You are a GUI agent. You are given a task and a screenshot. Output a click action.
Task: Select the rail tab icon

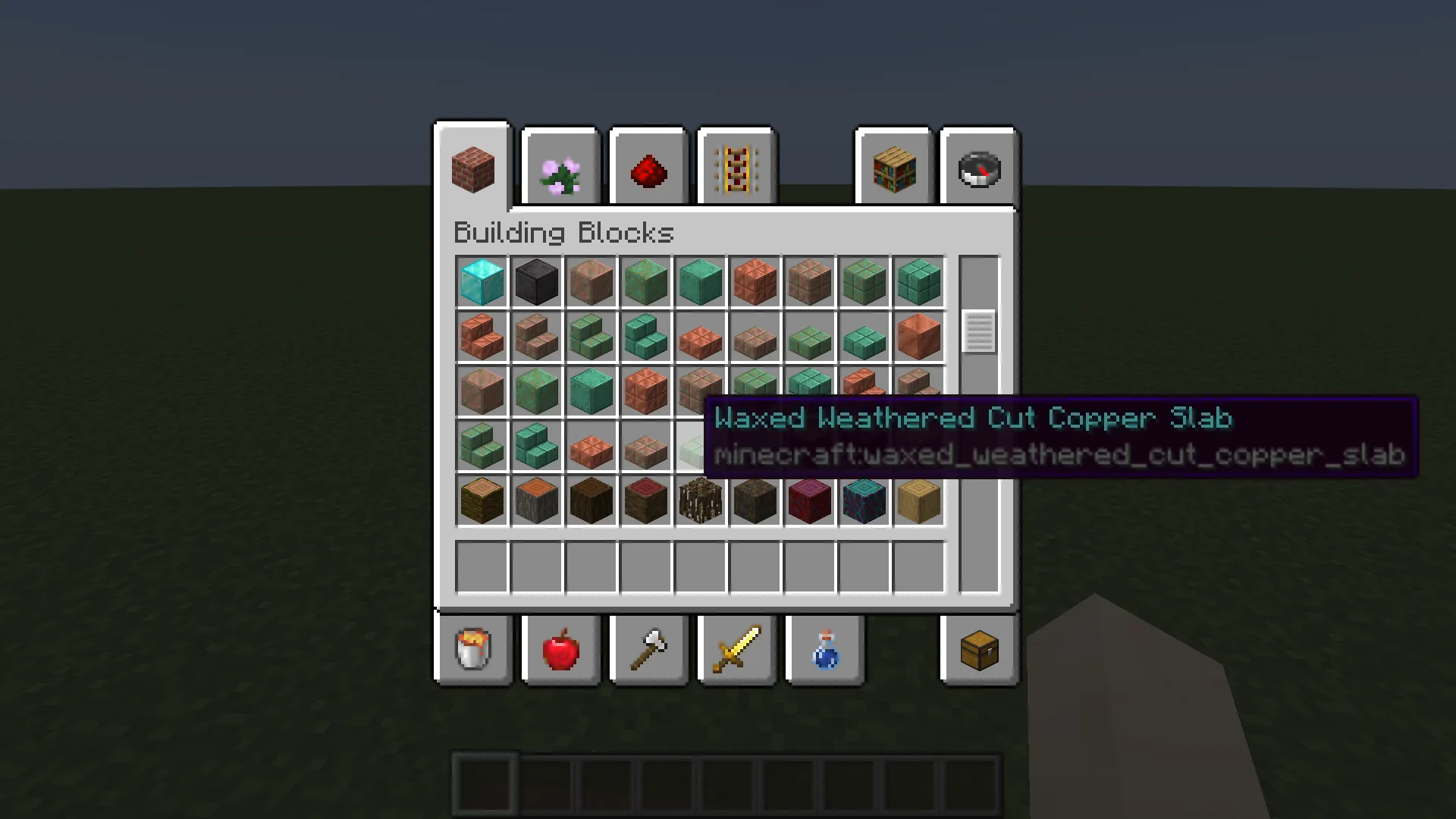point(736,168)
